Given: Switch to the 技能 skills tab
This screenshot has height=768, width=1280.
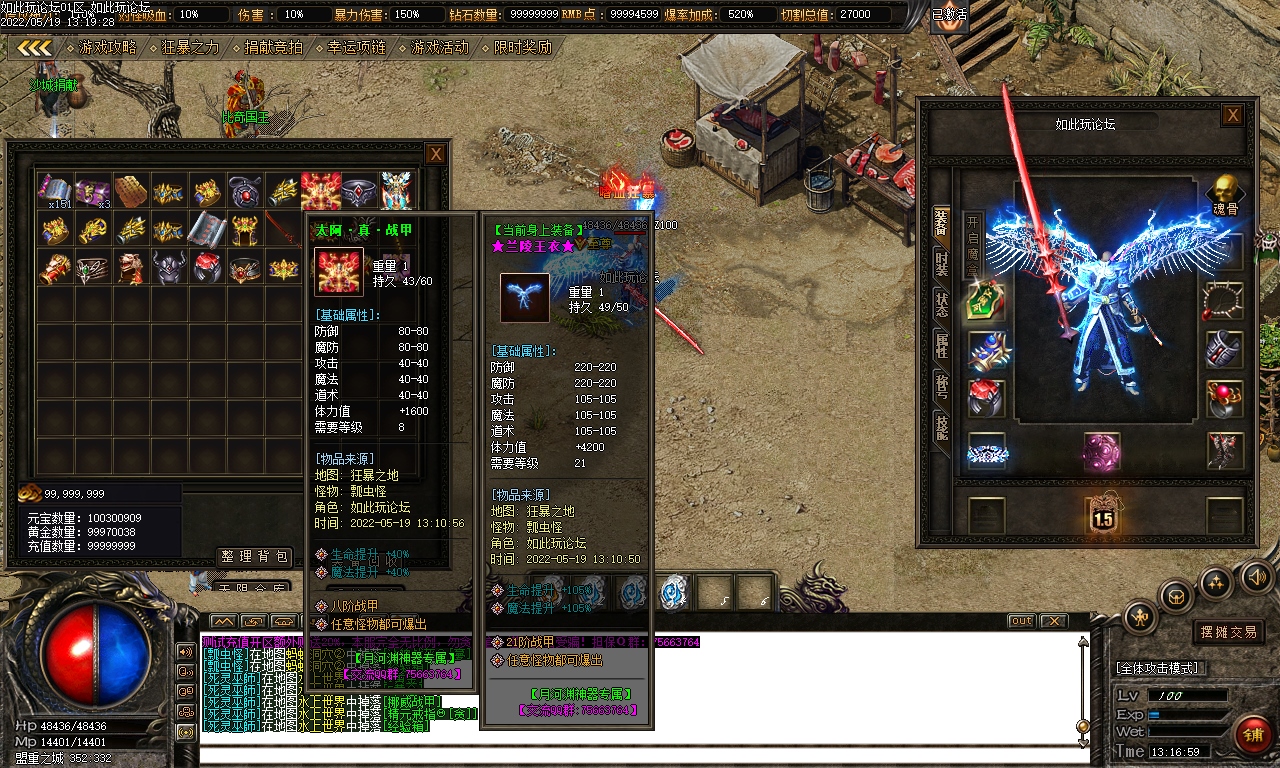Looking at the screenshot, I should (x=941, y=427).
